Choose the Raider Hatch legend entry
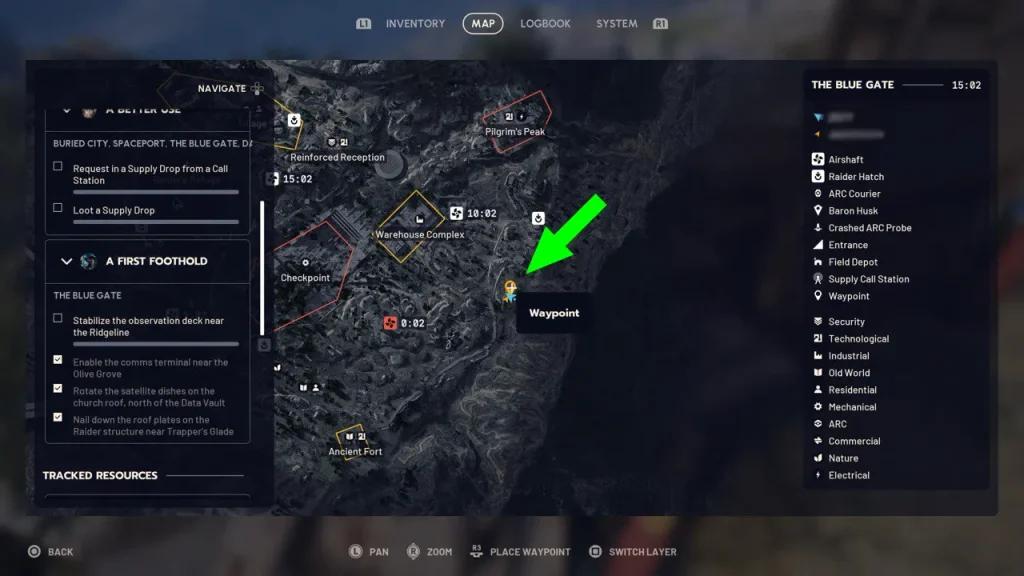This screenshot has width=1024, height=576. pos(856,177)
